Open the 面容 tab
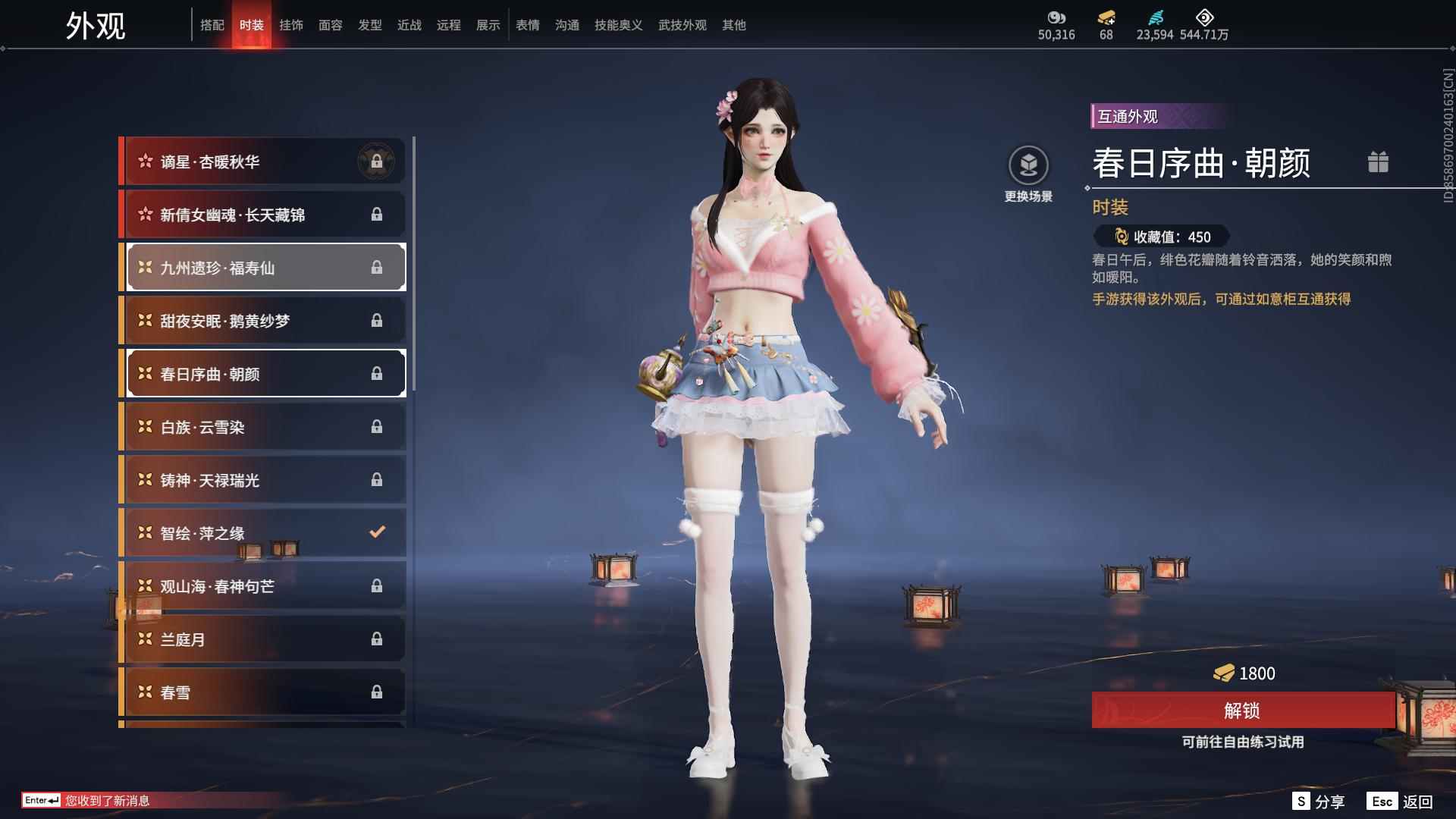This screenshot has height=819, width=1456. click(331, 25)
